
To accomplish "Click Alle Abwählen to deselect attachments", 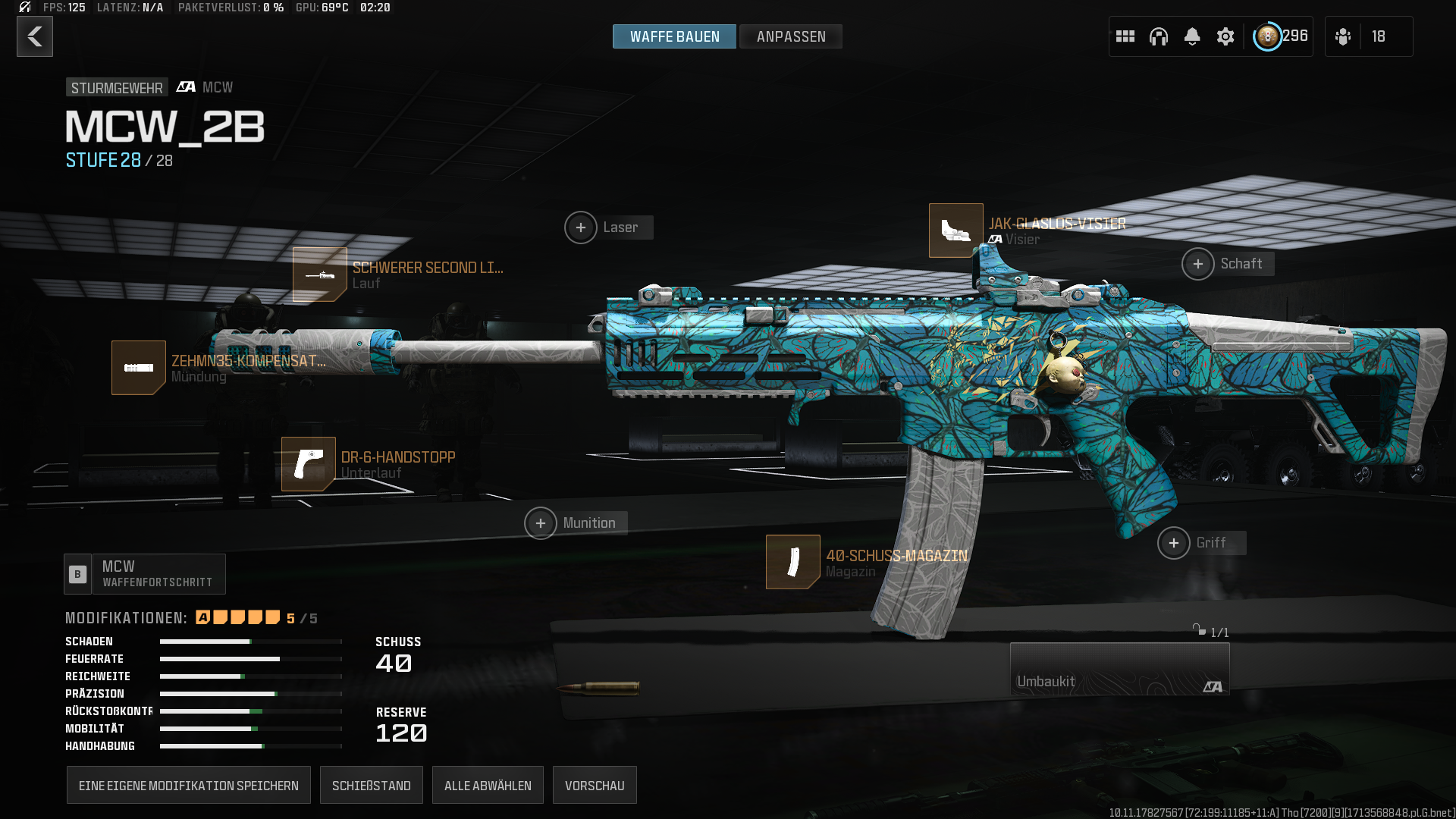I will tap(488, 786).
